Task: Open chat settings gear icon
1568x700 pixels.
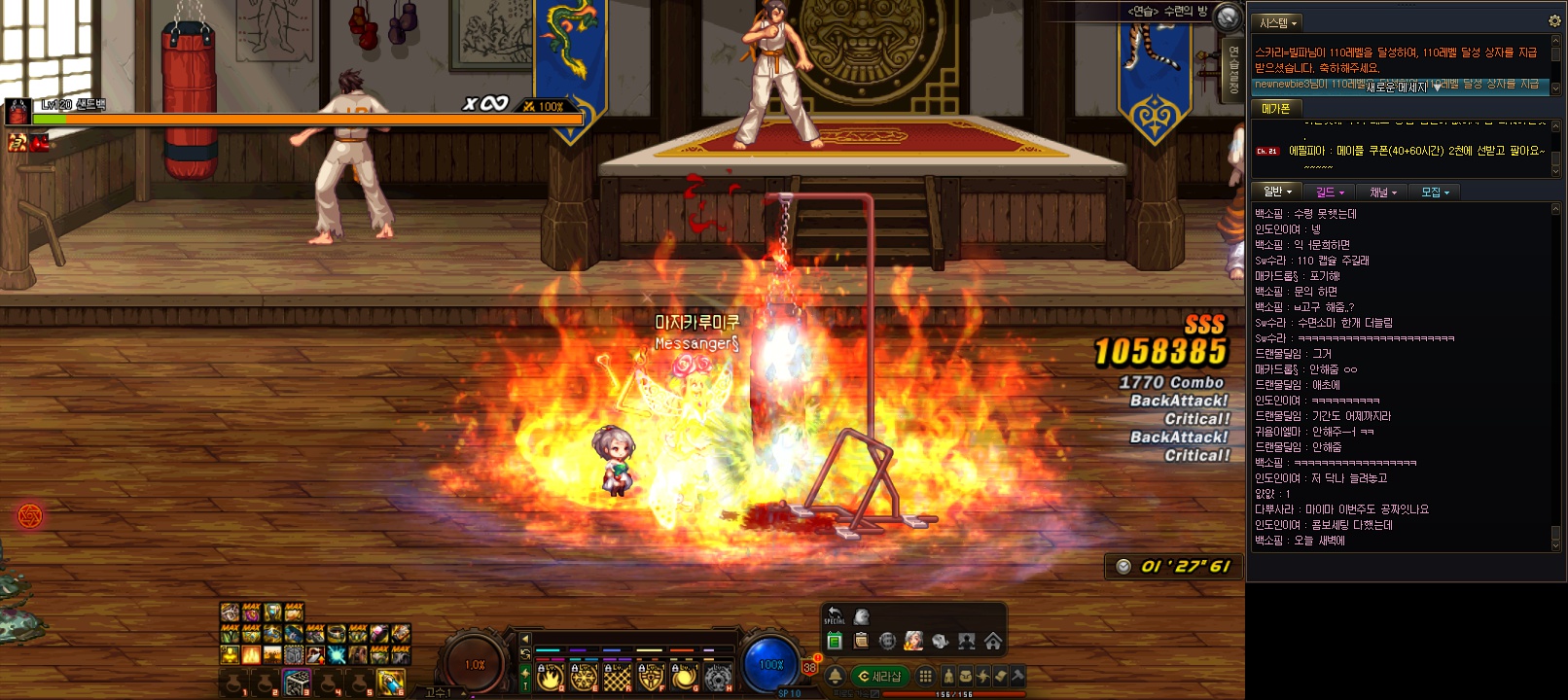Action: click(x=1554, y=20)
